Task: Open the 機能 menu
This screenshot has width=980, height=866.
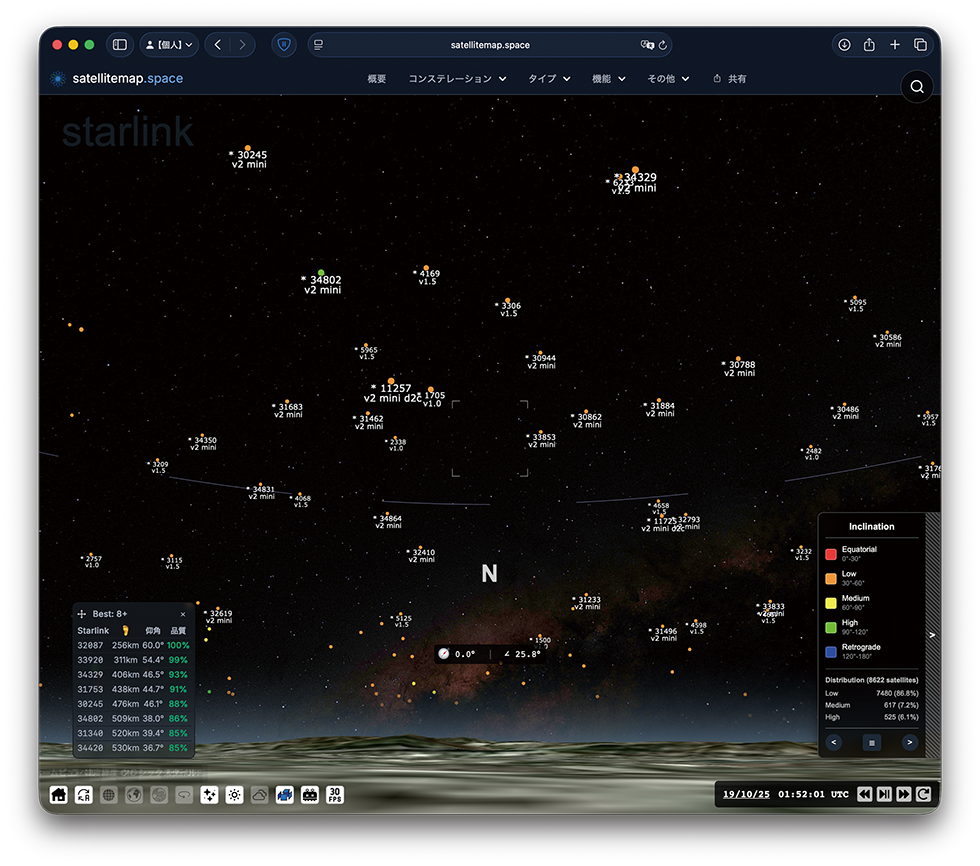Action: 608,79
